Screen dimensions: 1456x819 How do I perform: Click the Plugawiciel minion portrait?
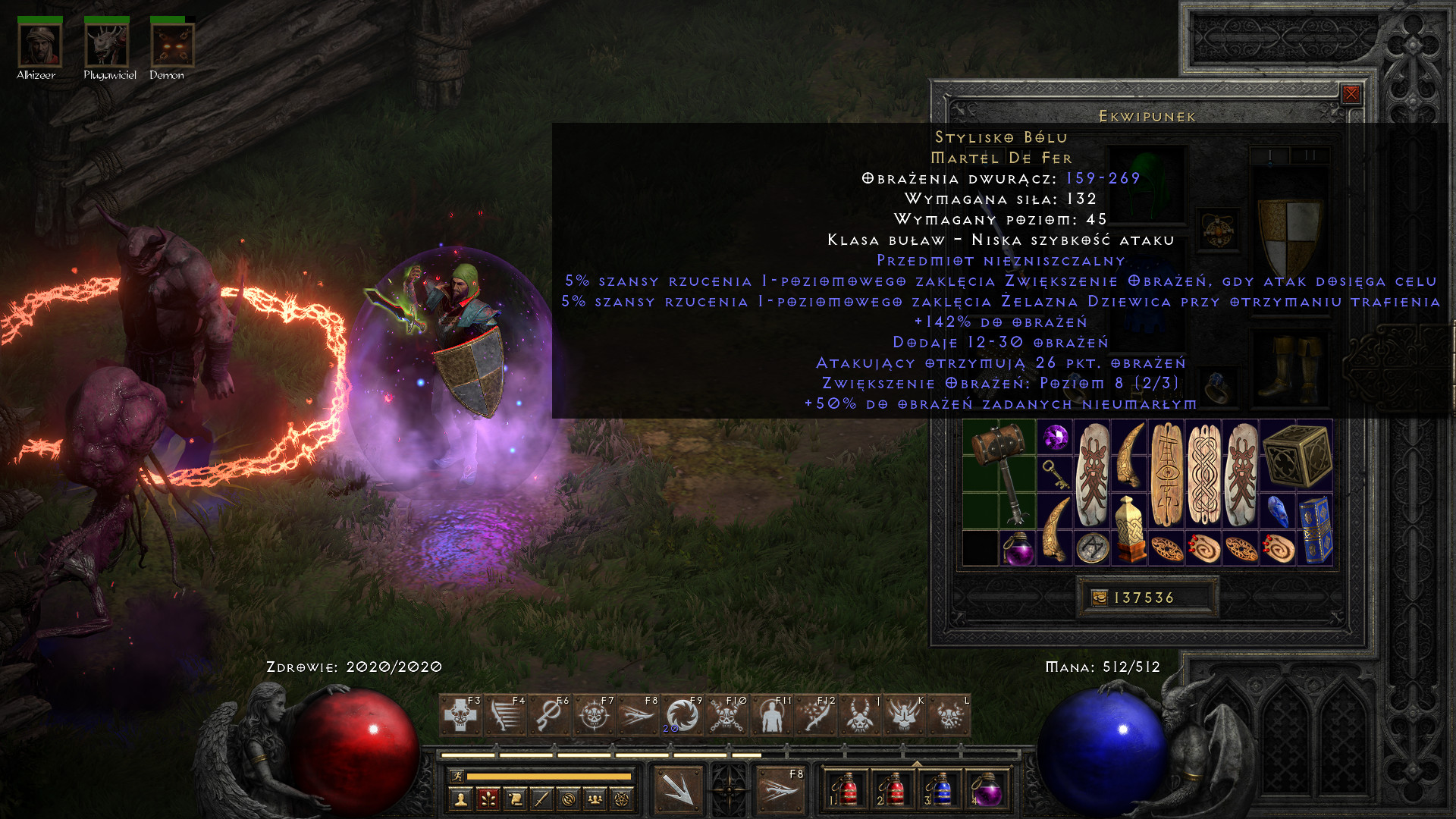pyautogui.click(x=107, y=45)
